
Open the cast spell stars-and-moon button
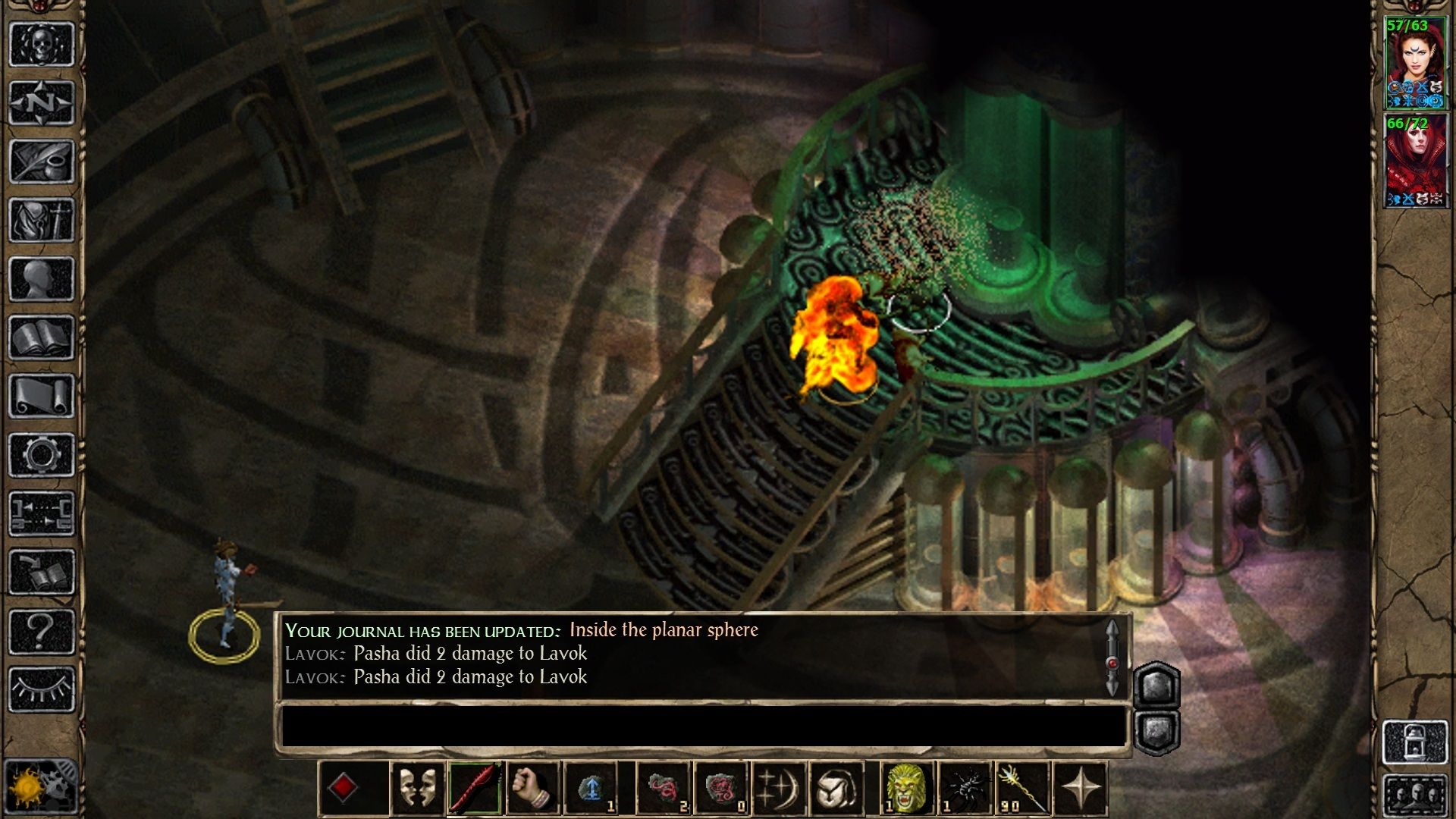[x=779, y=789]
